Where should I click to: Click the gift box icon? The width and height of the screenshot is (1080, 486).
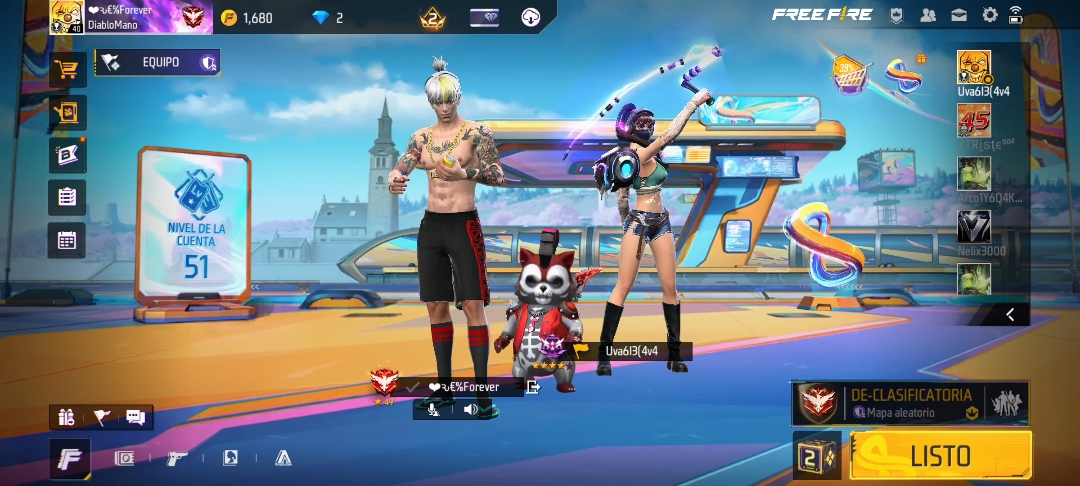point(67,417)
